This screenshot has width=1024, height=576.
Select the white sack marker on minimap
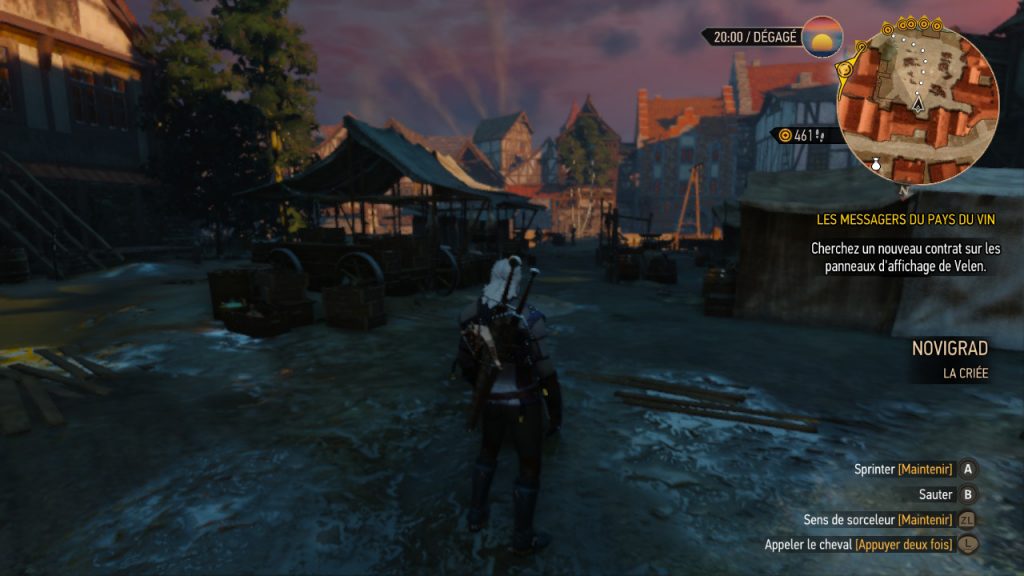pos(877,165)
